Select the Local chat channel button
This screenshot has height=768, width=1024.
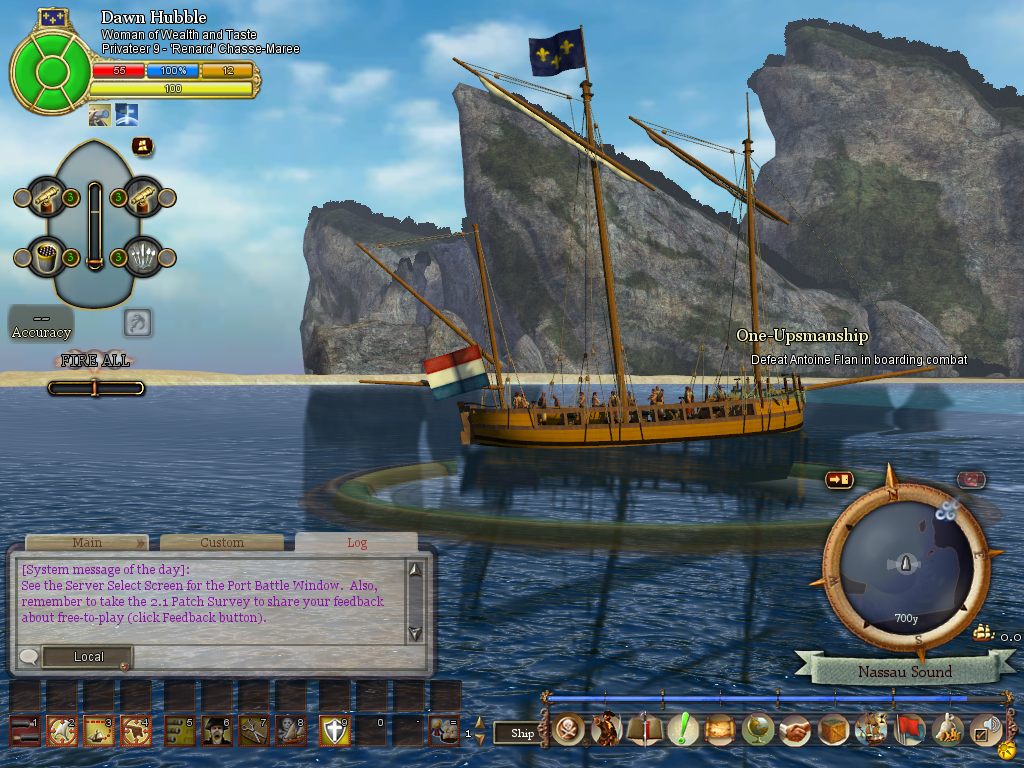(88, 657)
